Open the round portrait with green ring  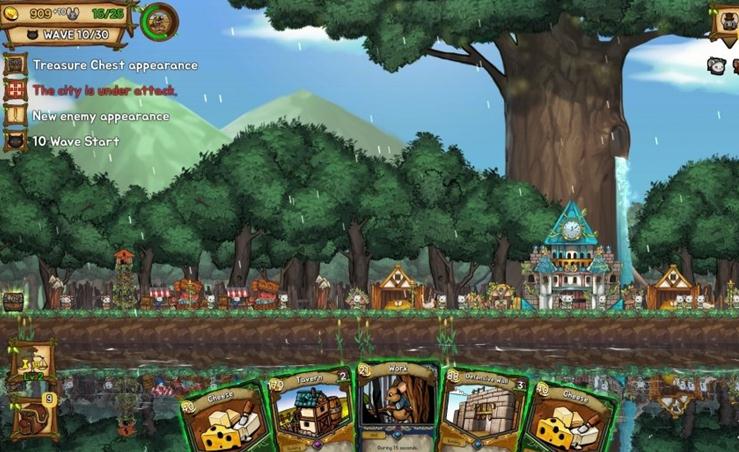pos(158,21)
